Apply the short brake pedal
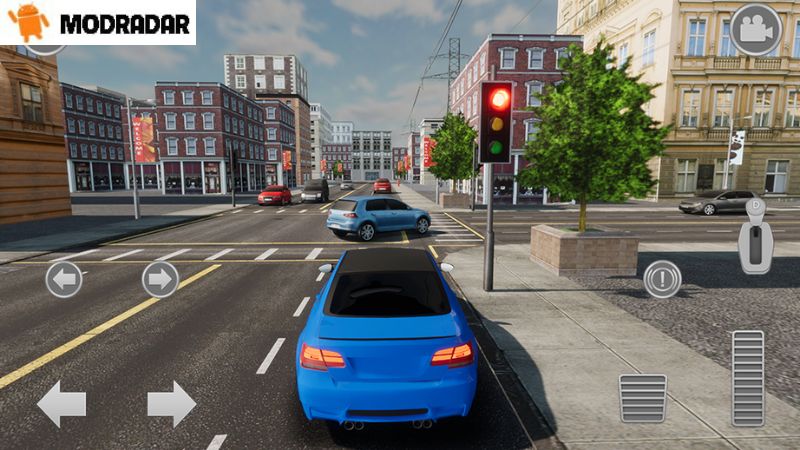 coord(642,398)
